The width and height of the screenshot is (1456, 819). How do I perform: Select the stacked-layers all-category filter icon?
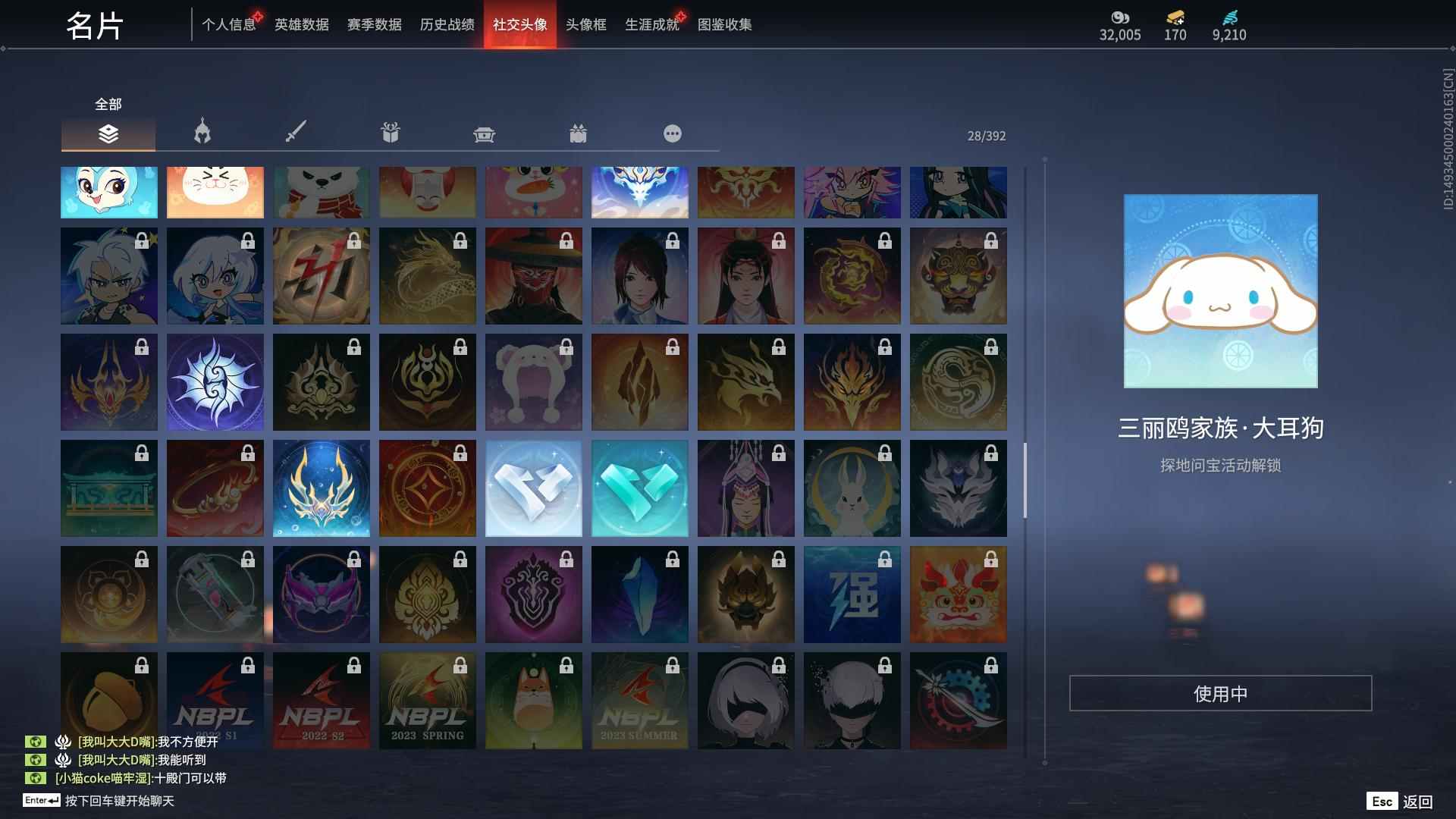point(108,133)
